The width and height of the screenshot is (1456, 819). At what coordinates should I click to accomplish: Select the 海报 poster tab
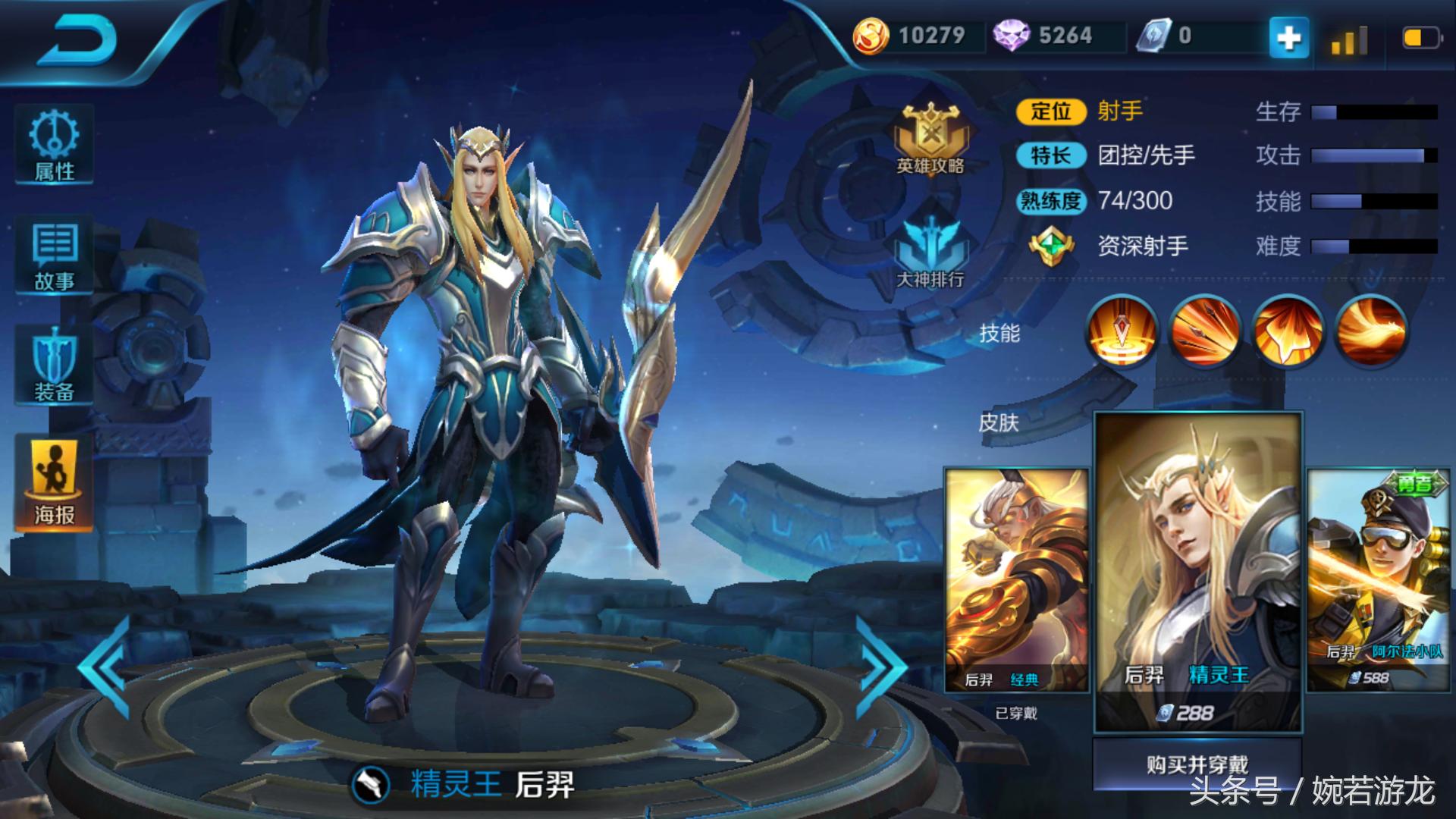tap(54, 482)
